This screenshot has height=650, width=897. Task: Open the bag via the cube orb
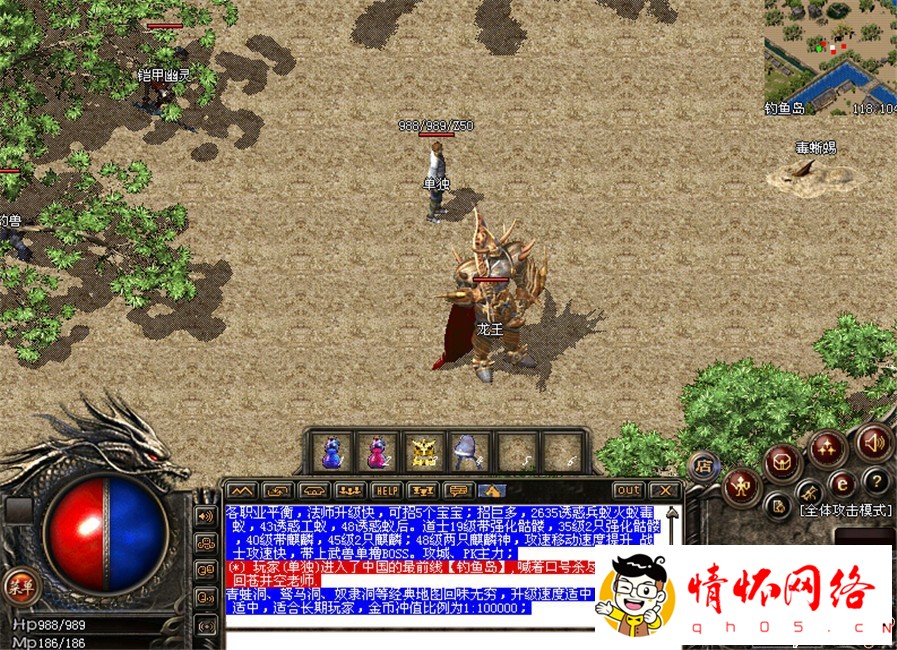coord(782,462)
